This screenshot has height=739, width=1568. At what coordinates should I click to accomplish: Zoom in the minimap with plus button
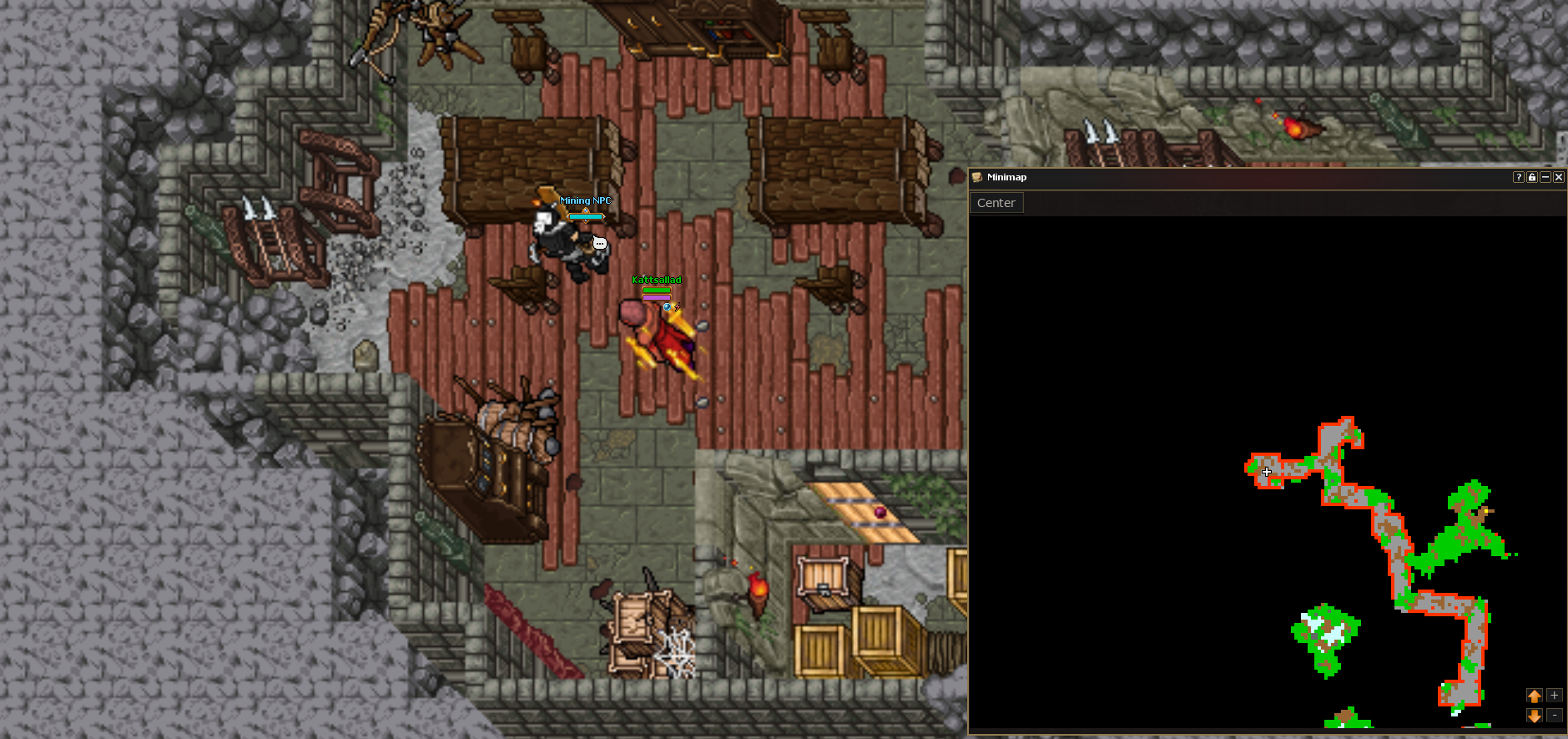pos(1554,696)
